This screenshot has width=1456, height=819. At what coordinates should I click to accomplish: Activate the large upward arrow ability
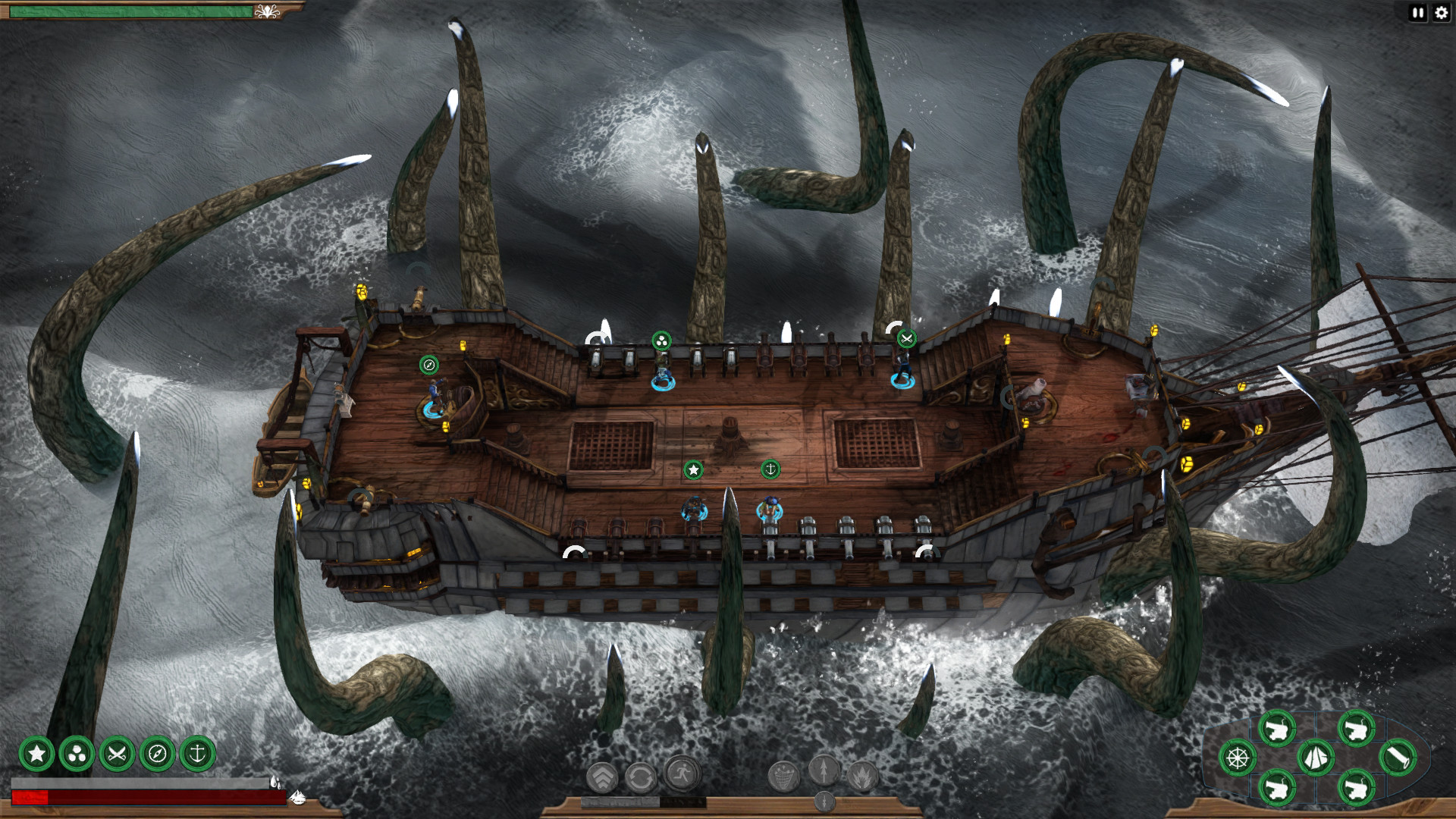tap(824, 770)
